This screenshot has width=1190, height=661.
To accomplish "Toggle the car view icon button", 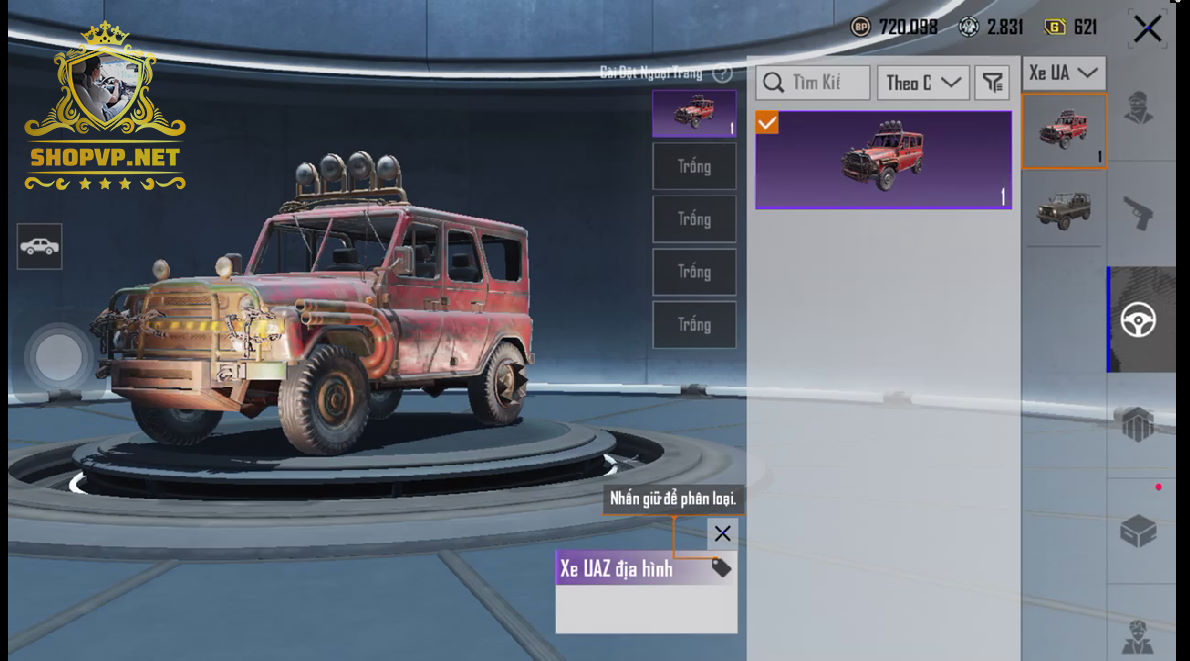I will (x=39, y=246).
